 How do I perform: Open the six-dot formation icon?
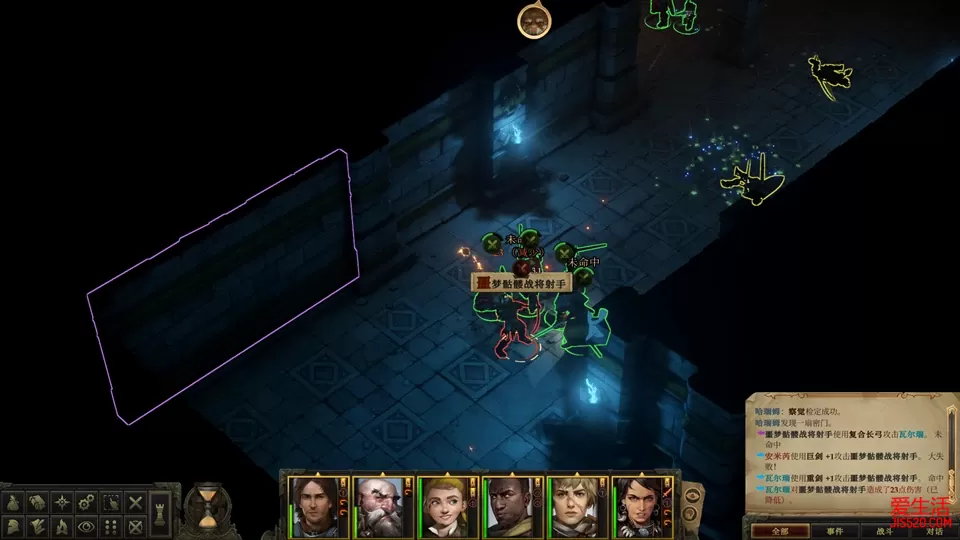112,525
